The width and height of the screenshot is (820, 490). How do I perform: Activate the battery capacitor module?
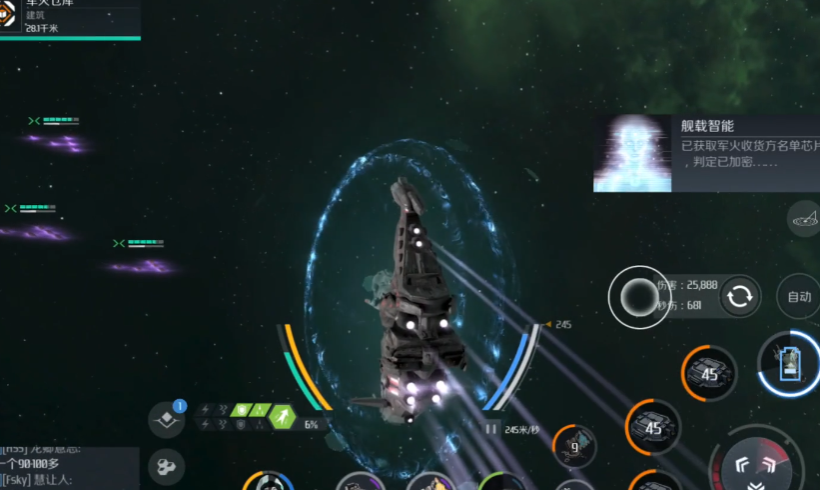788,361
